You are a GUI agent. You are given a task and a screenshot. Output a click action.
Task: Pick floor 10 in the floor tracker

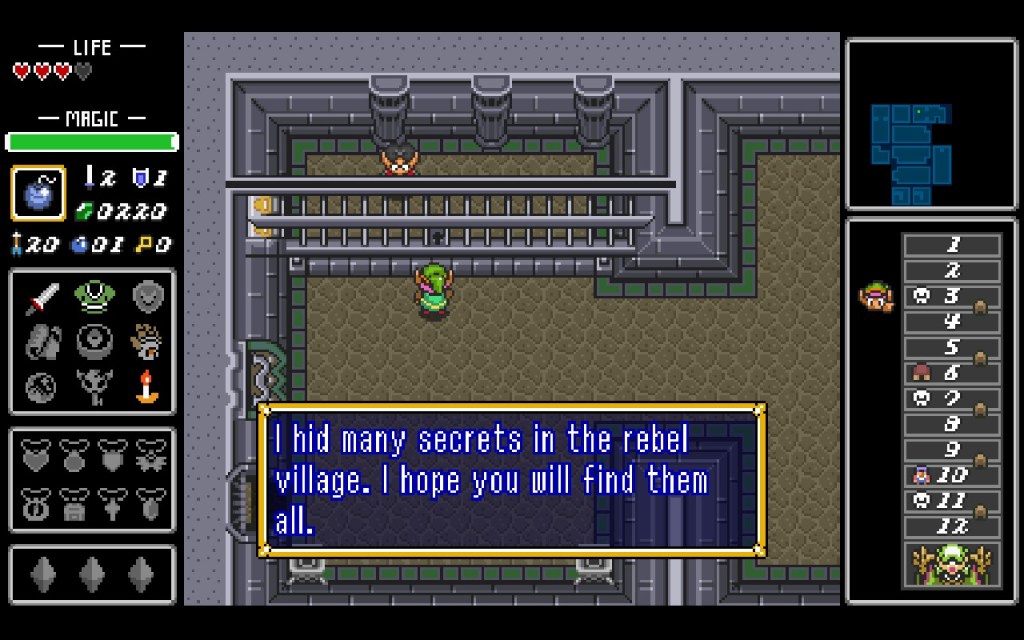point(951,475)
